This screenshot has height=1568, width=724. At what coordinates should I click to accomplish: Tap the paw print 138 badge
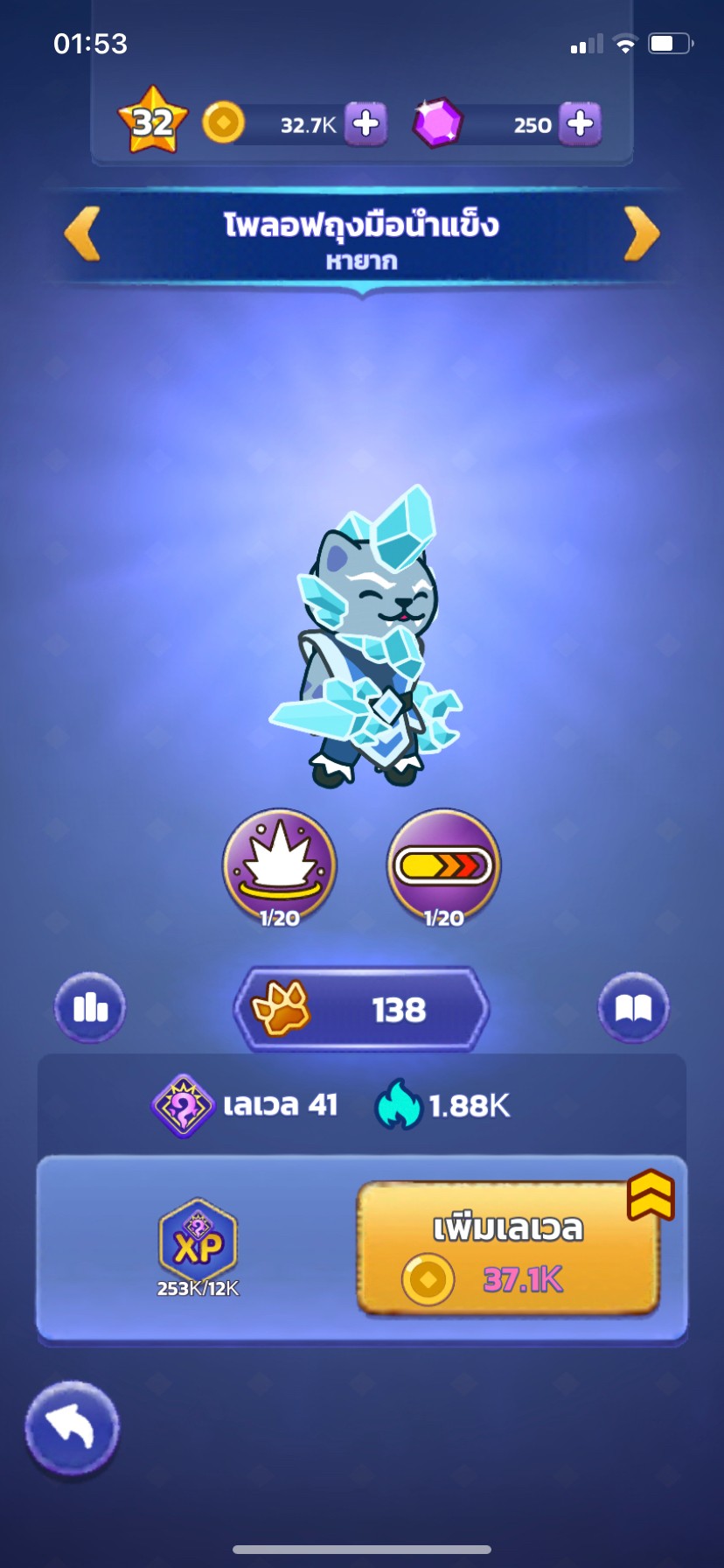[x=361, y=1010]
